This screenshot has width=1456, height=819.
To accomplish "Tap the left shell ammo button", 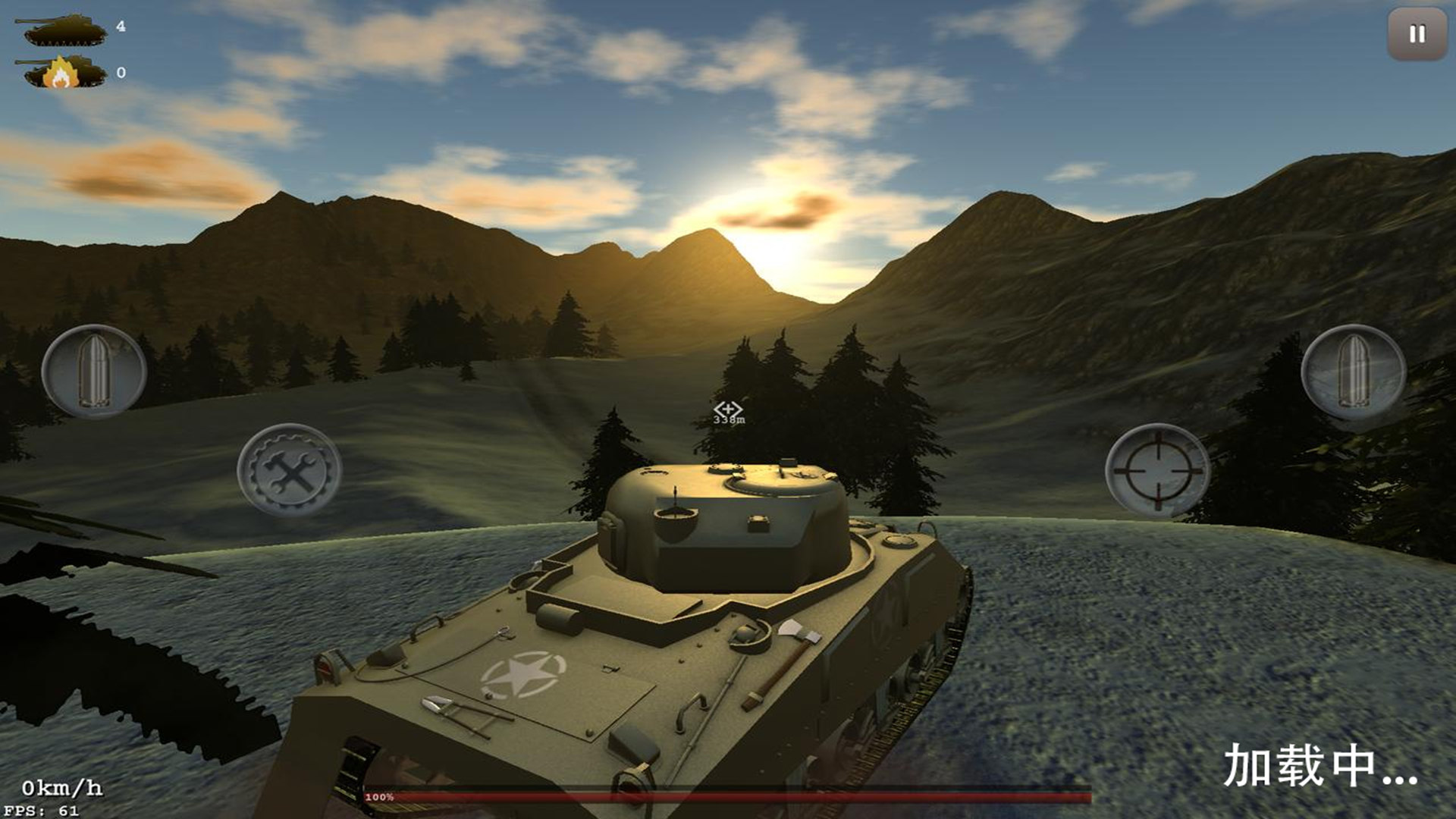I will 94,372.
